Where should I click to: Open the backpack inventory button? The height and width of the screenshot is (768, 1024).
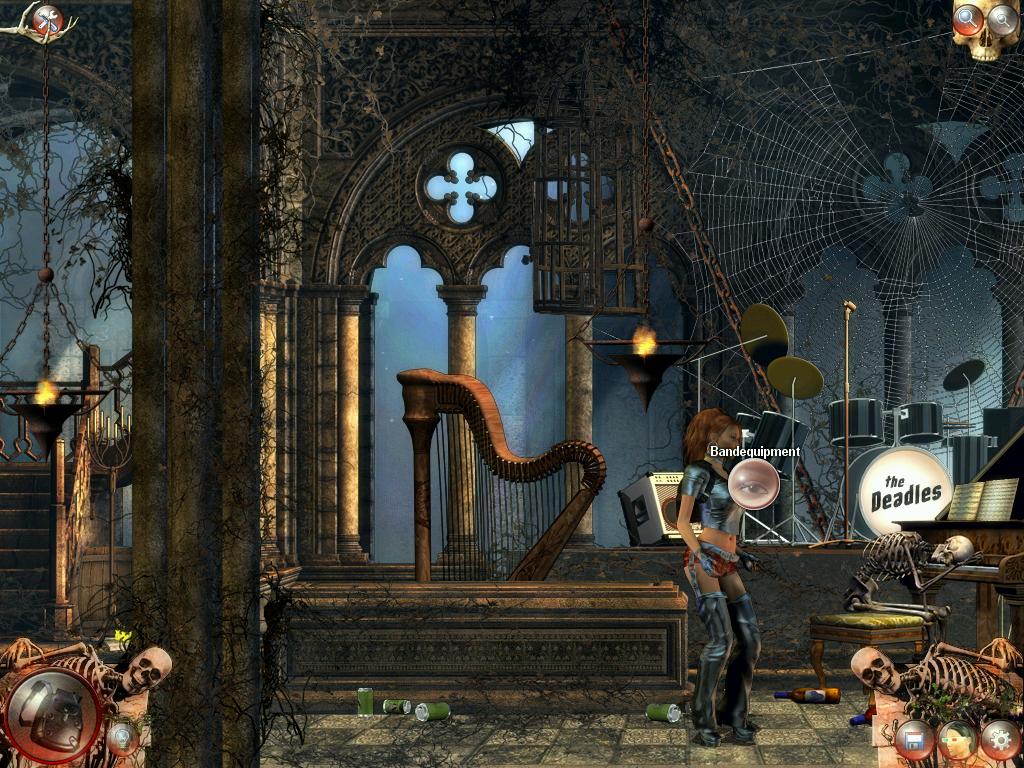click(54, 716)
